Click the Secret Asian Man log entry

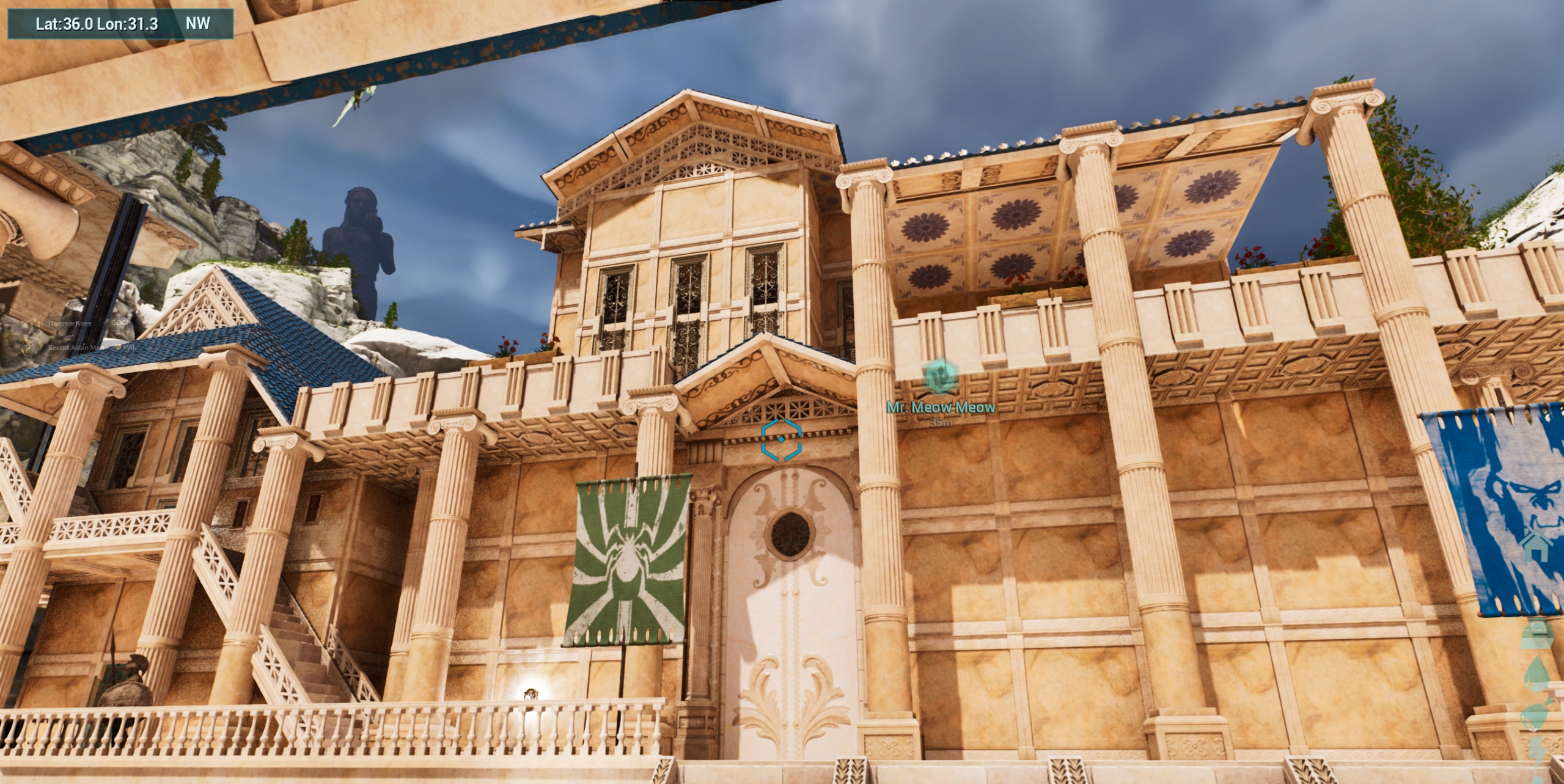click(76, 349)
